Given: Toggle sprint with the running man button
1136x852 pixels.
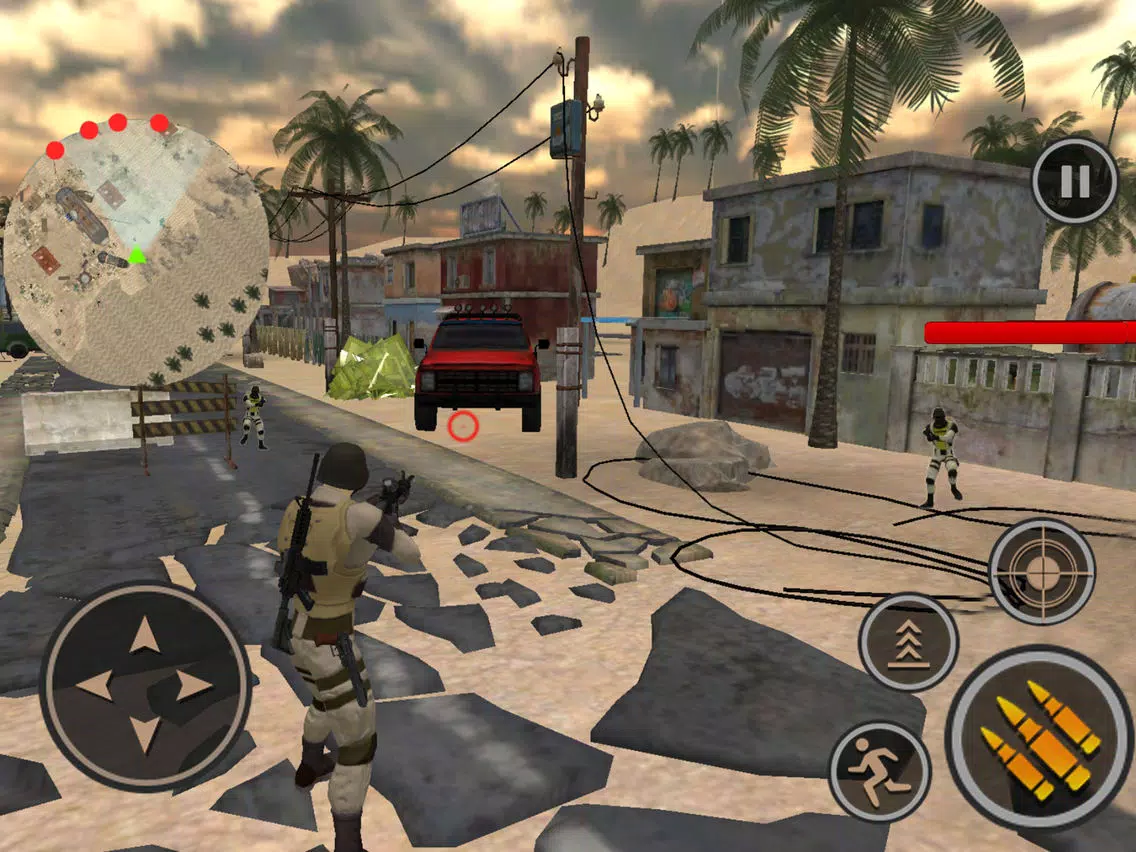Looking at the screenshot, I should point(880,771).
